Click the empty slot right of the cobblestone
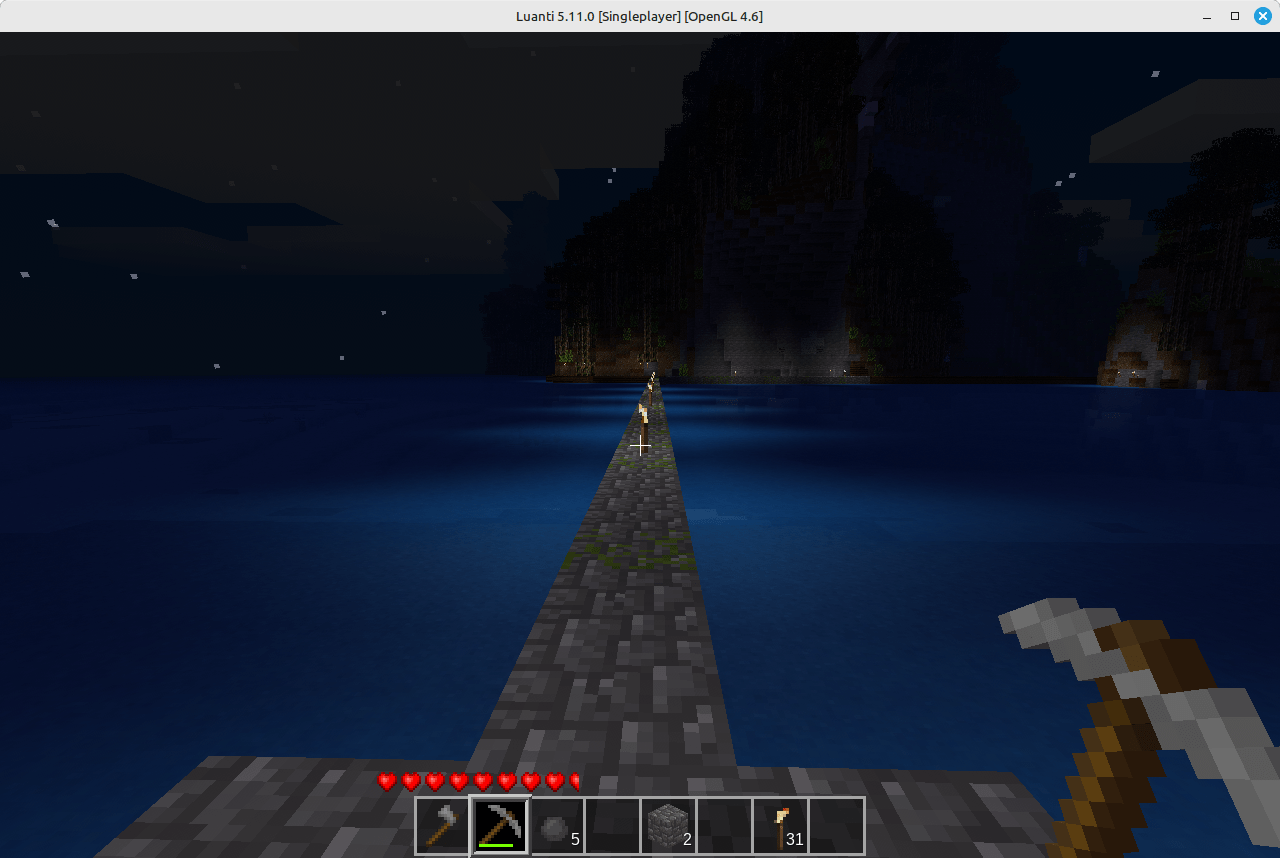The width and height of the screenshot is (1280, 858). 724,825
